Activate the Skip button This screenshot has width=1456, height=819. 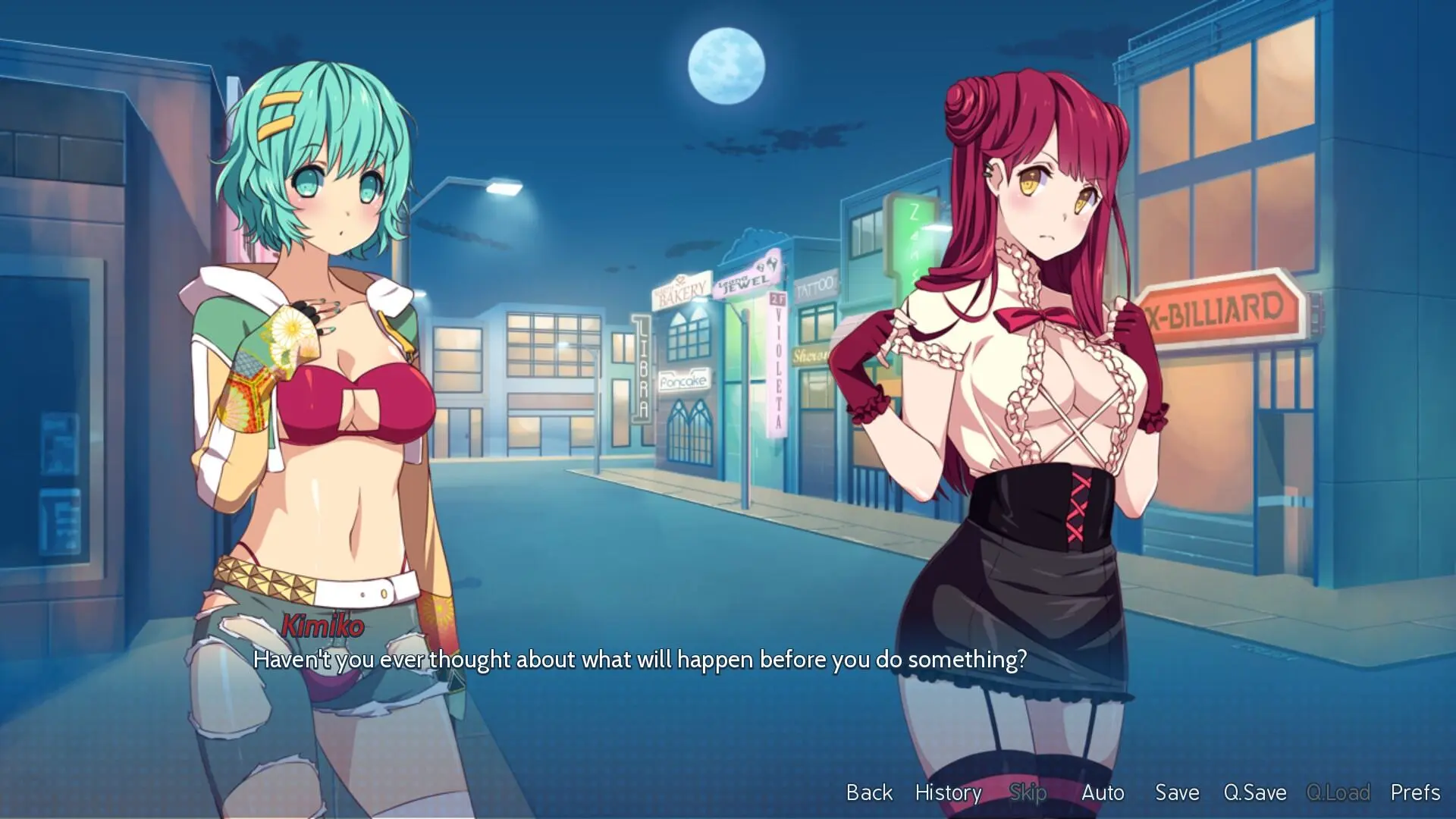[1028, 792]
